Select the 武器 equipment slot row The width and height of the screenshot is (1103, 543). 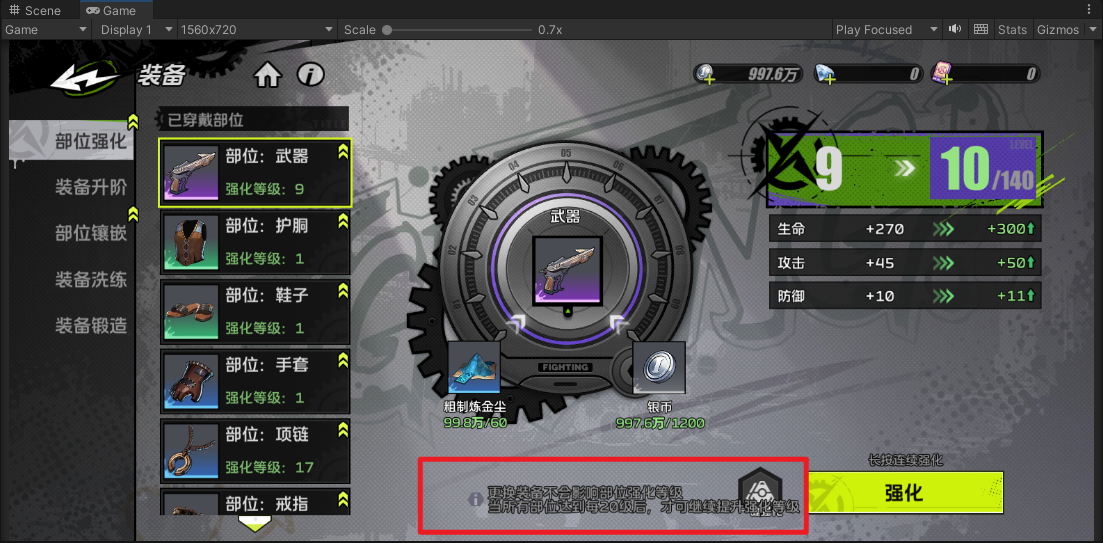point(255,172)
